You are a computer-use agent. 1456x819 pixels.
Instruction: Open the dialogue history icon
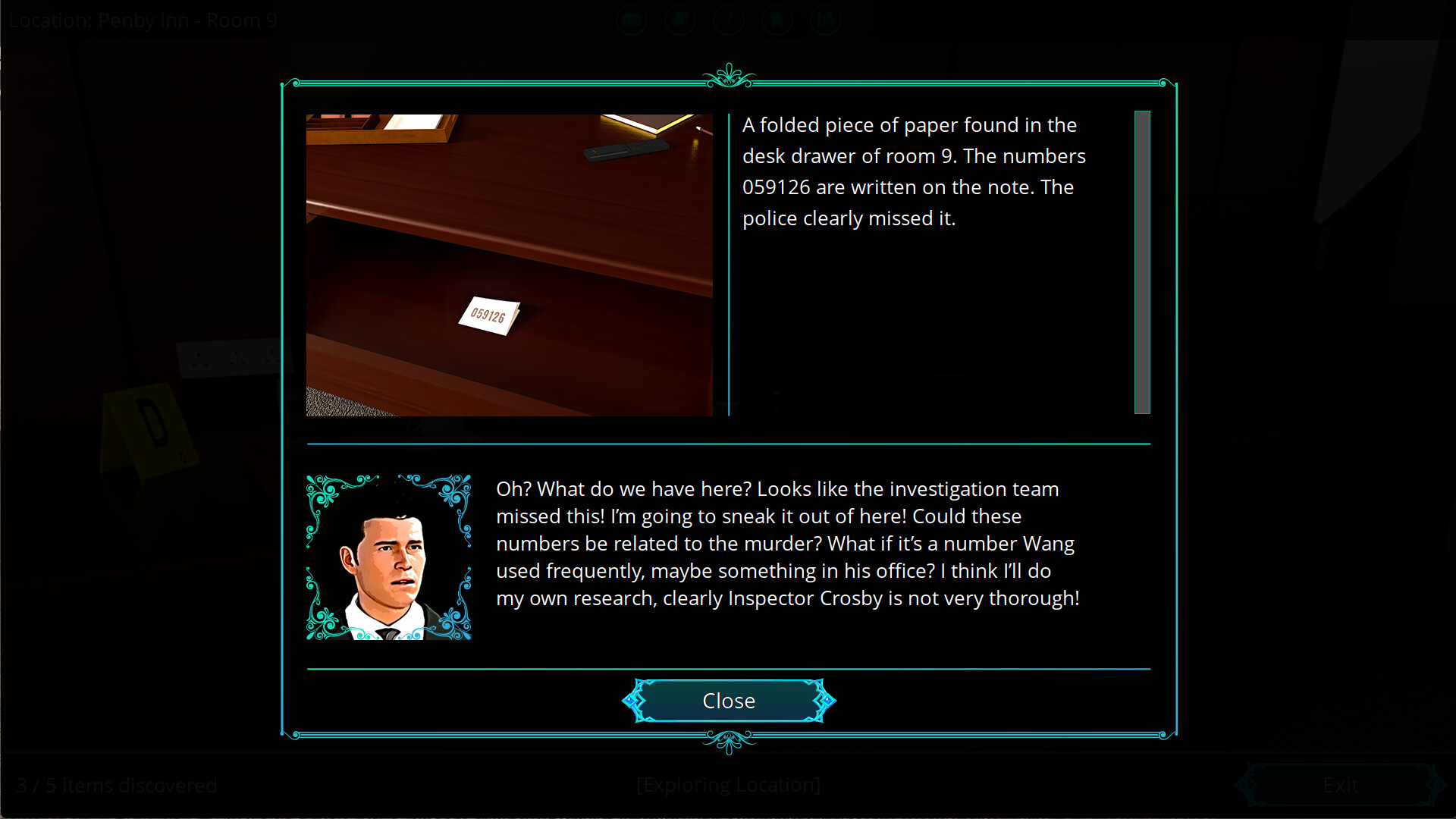[680, 20]
